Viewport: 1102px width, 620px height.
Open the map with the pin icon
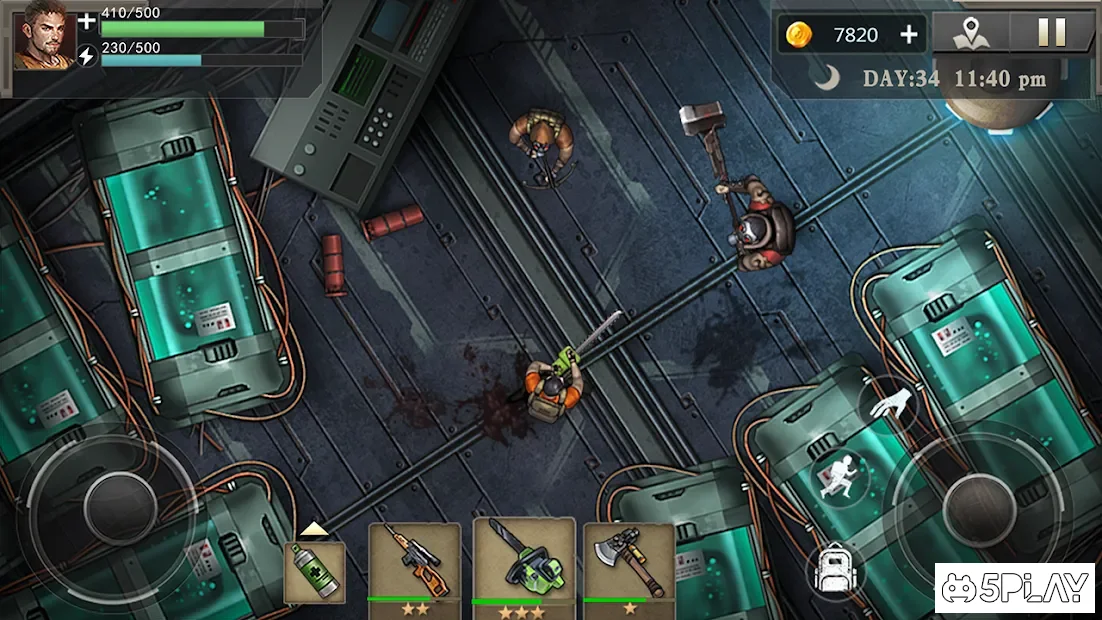pyautogui.click(x=966, y=33)
